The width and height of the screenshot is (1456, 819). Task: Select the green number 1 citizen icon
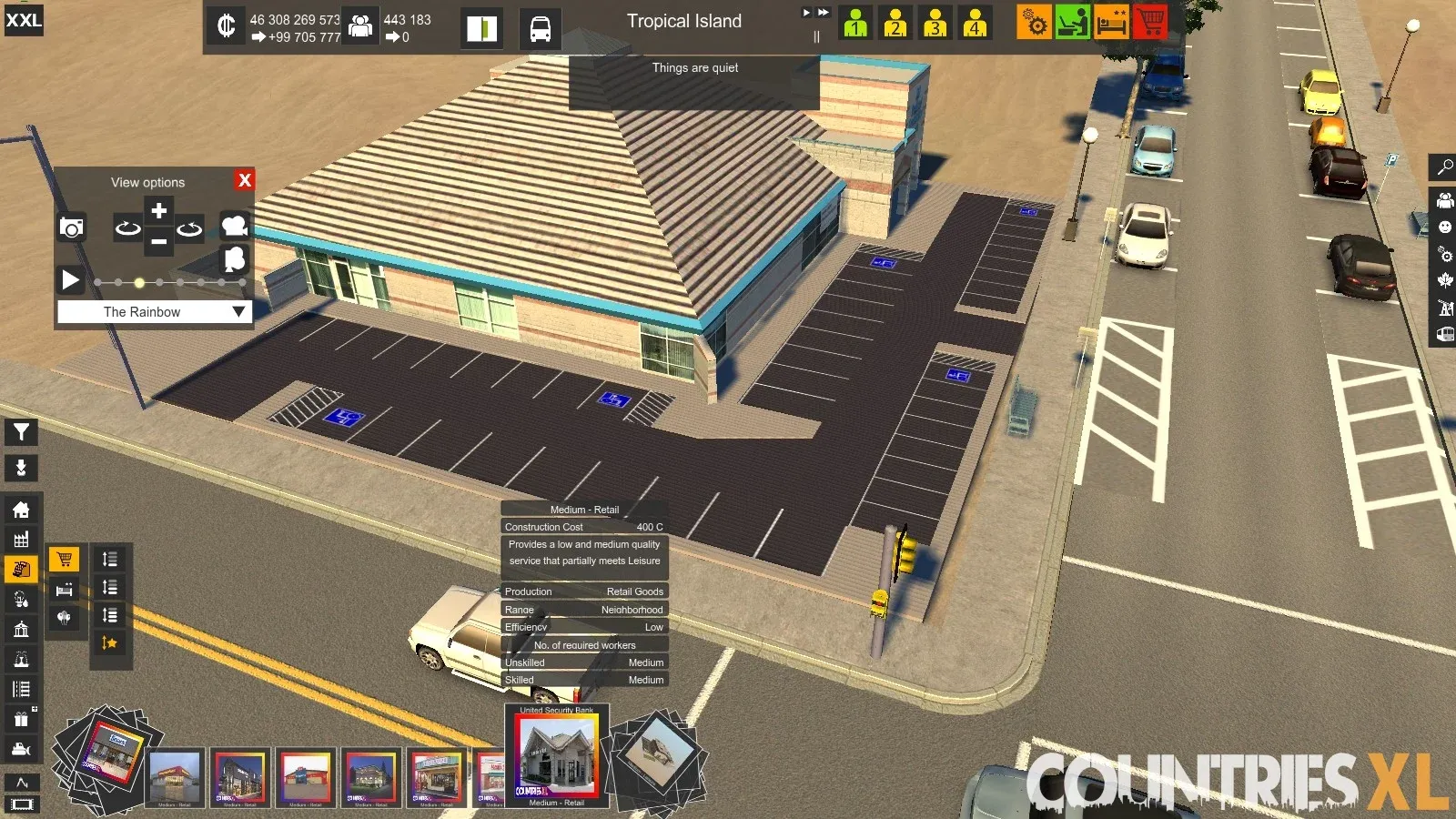coord(854,23)
